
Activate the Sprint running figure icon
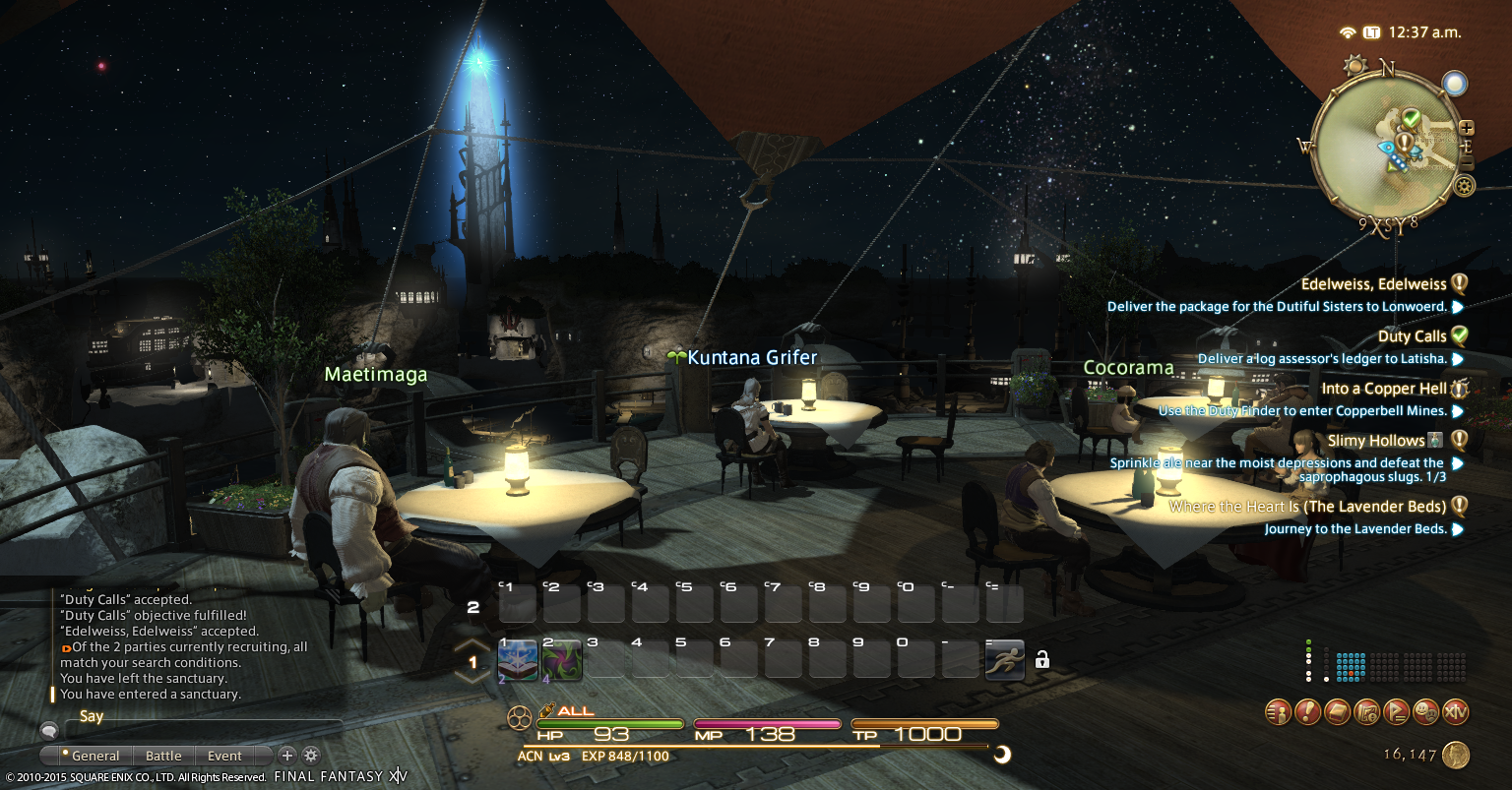click(x=1004, y=659)
